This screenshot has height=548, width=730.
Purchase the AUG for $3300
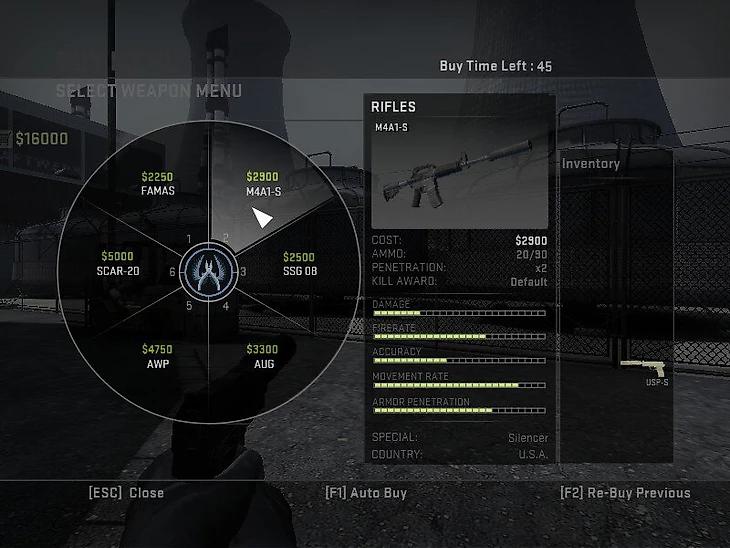coord(262,356)
